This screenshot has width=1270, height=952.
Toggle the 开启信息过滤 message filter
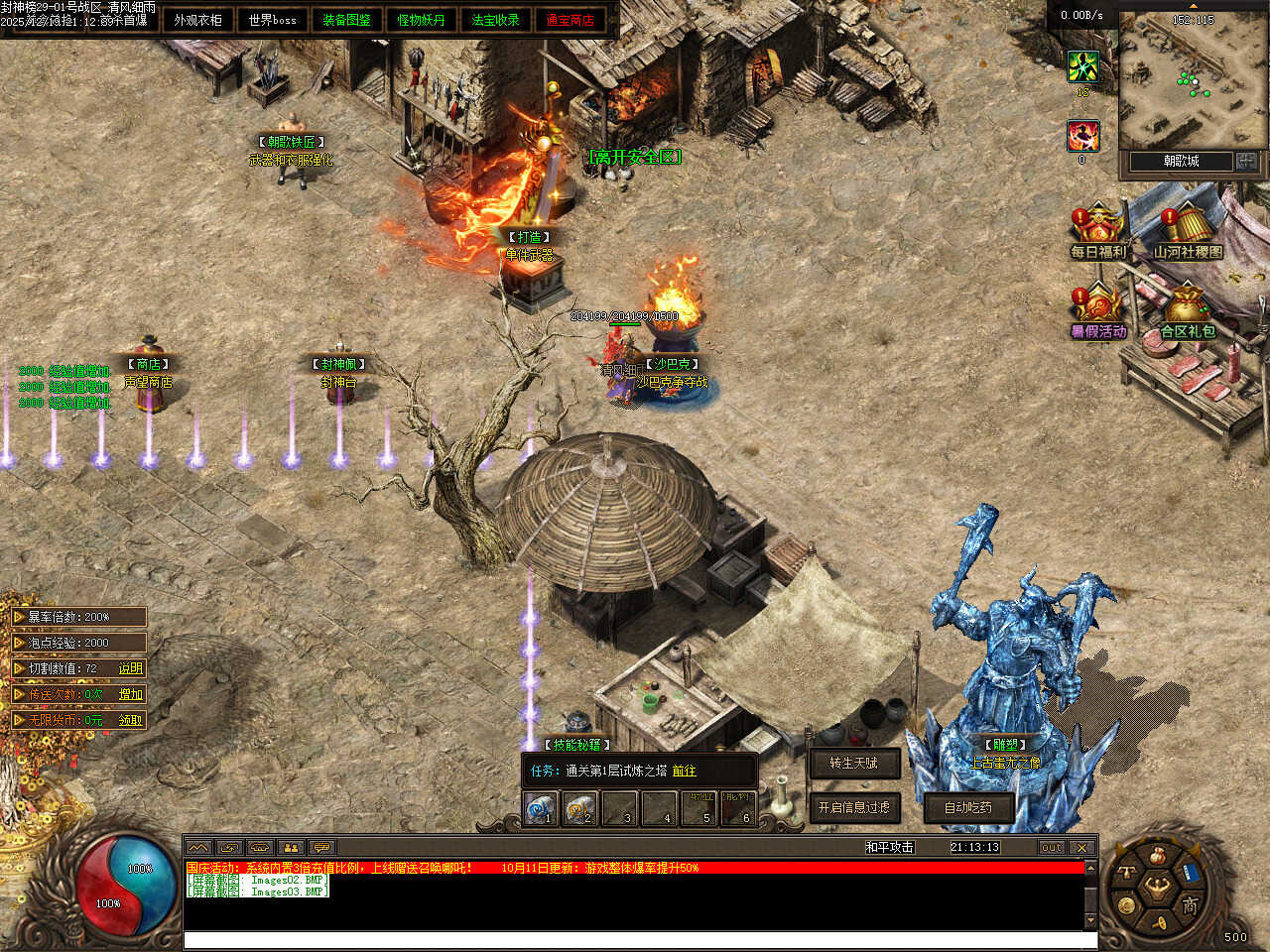click(853, 807)
